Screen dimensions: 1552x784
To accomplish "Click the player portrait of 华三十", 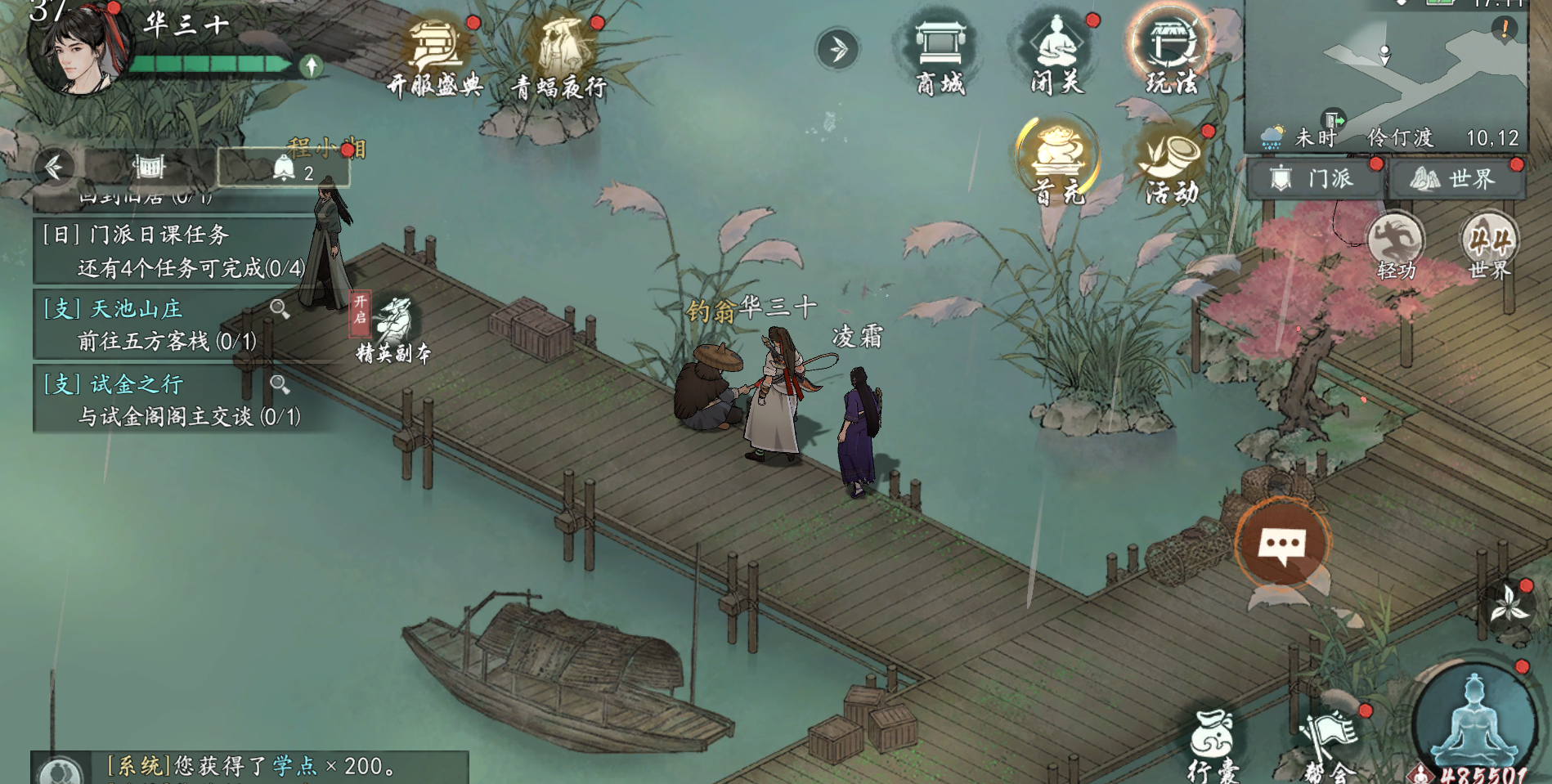I will point(78,49).
